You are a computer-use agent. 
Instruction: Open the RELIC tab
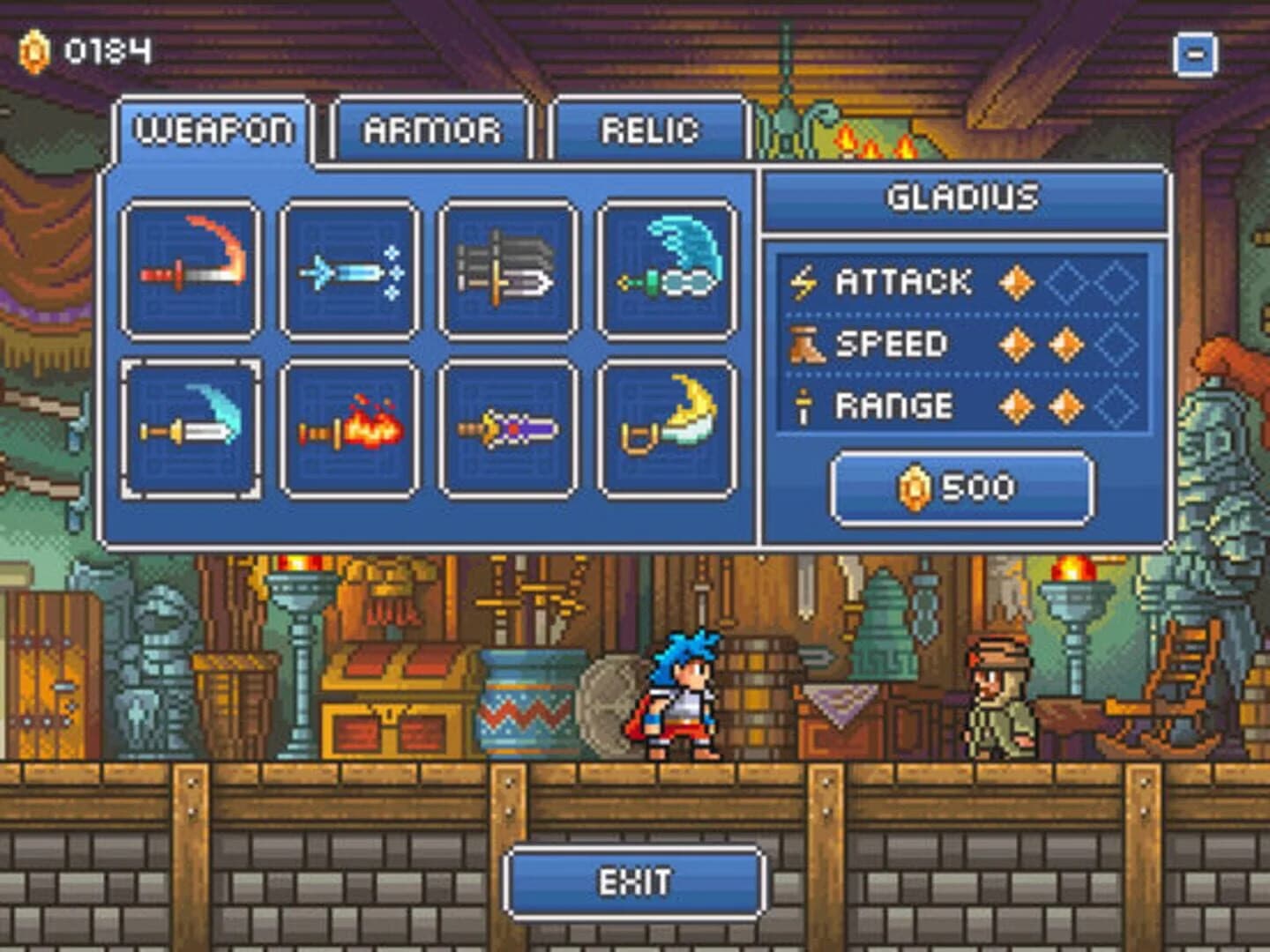coord(648,130)
